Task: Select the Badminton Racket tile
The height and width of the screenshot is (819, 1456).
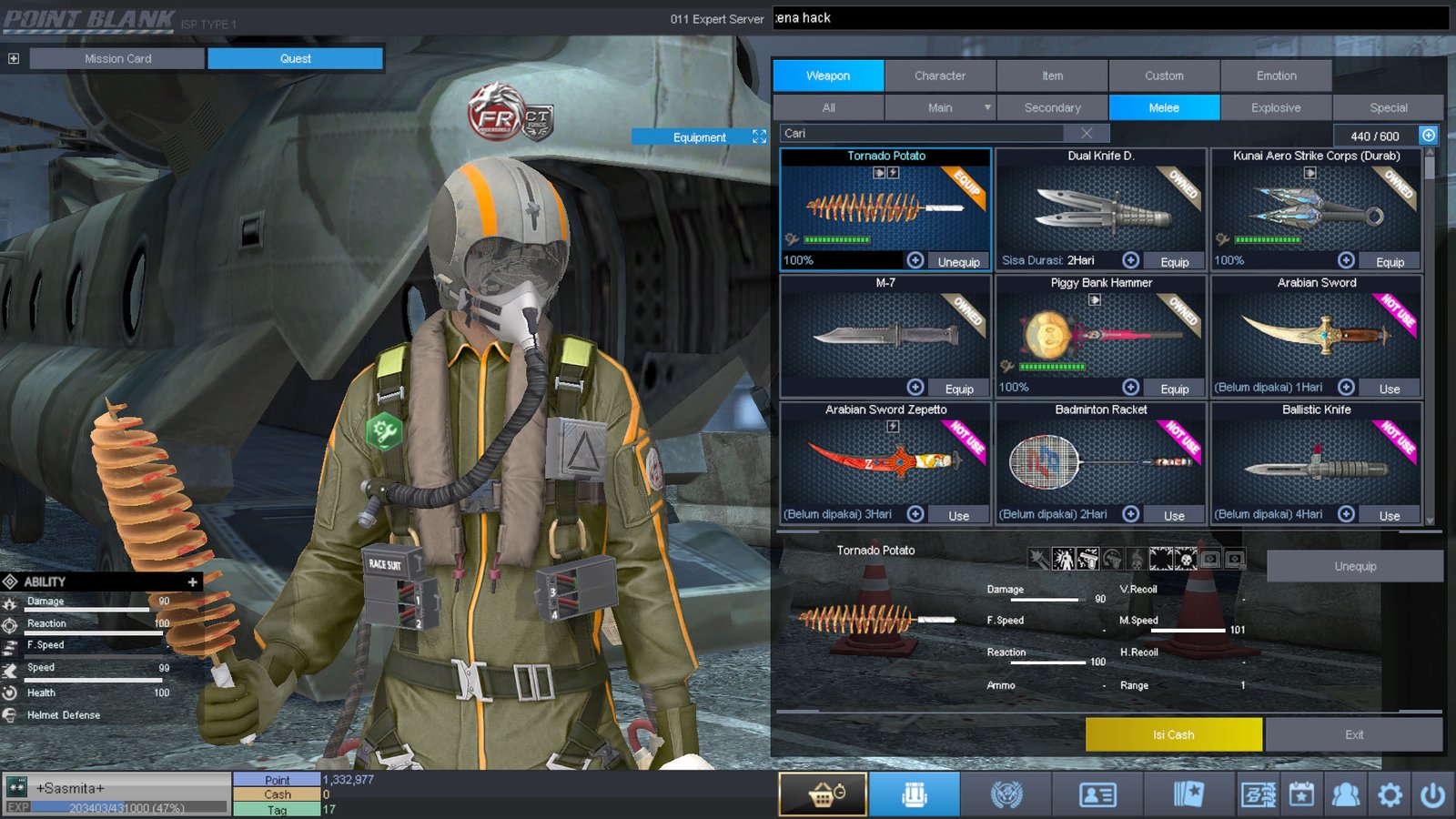Action: coord(1100,460)
